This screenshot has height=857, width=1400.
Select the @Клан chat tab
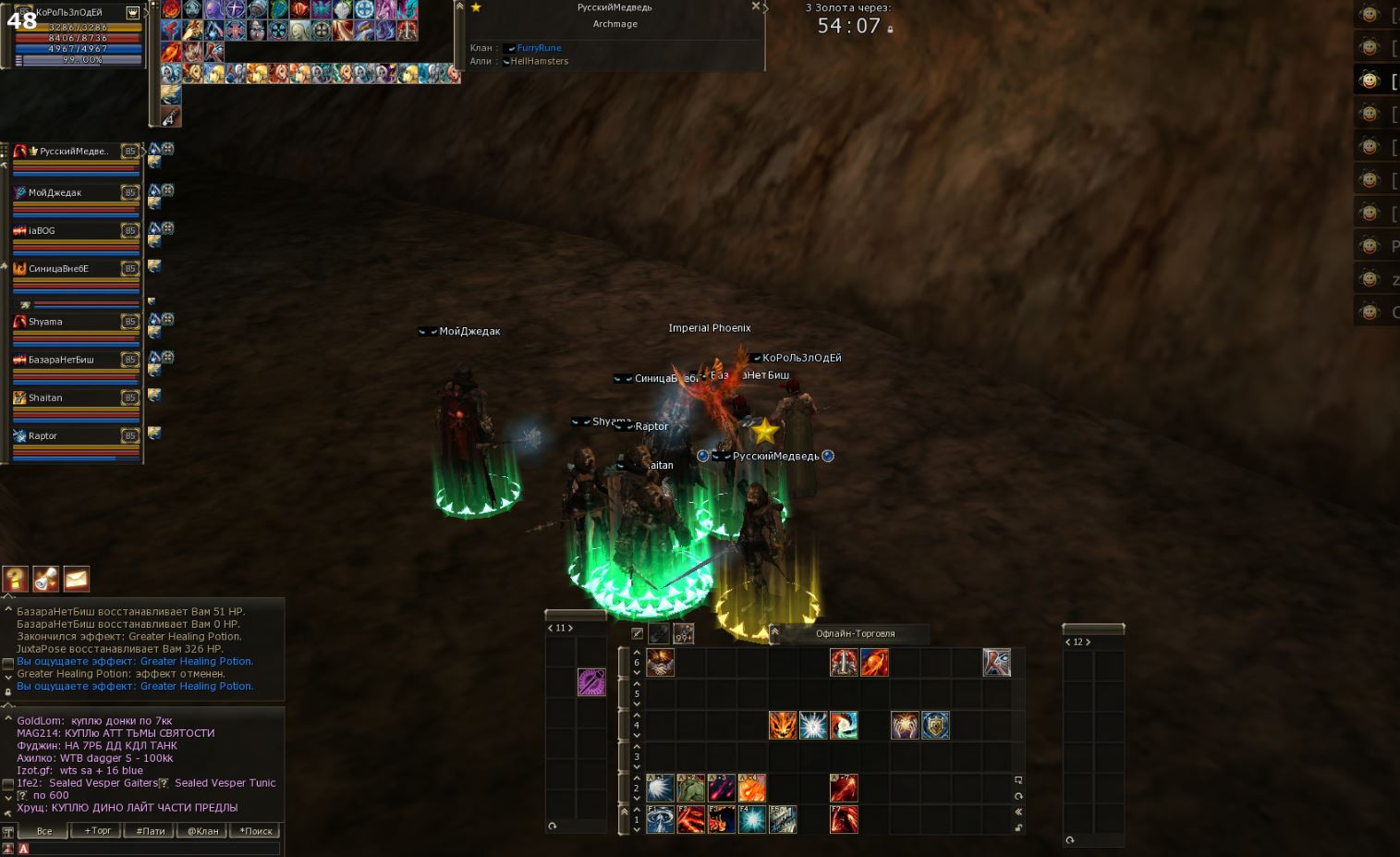coord(203,831)
